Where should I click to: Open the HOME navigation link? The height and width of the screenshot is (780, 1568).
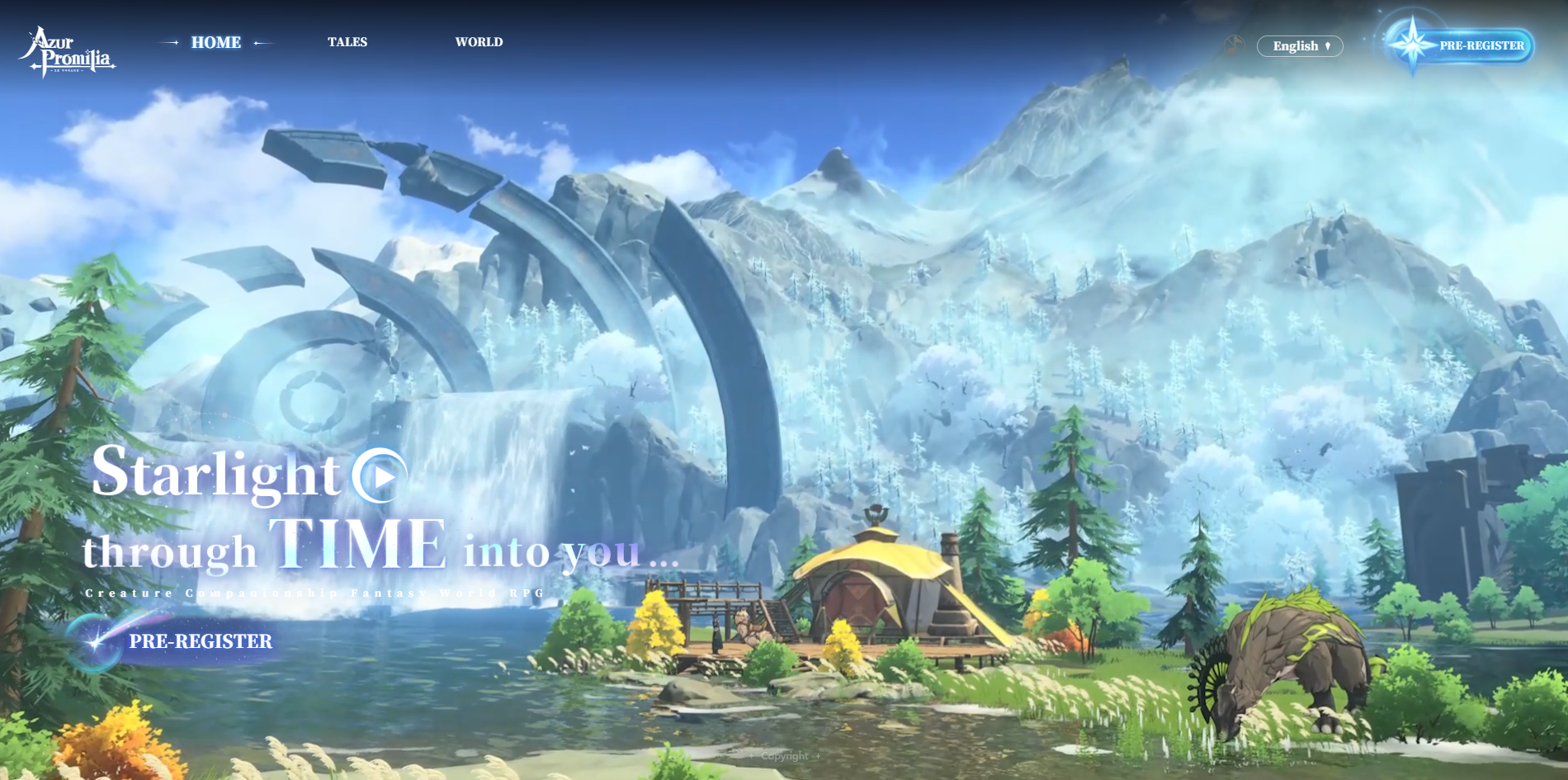coord(216,42)
